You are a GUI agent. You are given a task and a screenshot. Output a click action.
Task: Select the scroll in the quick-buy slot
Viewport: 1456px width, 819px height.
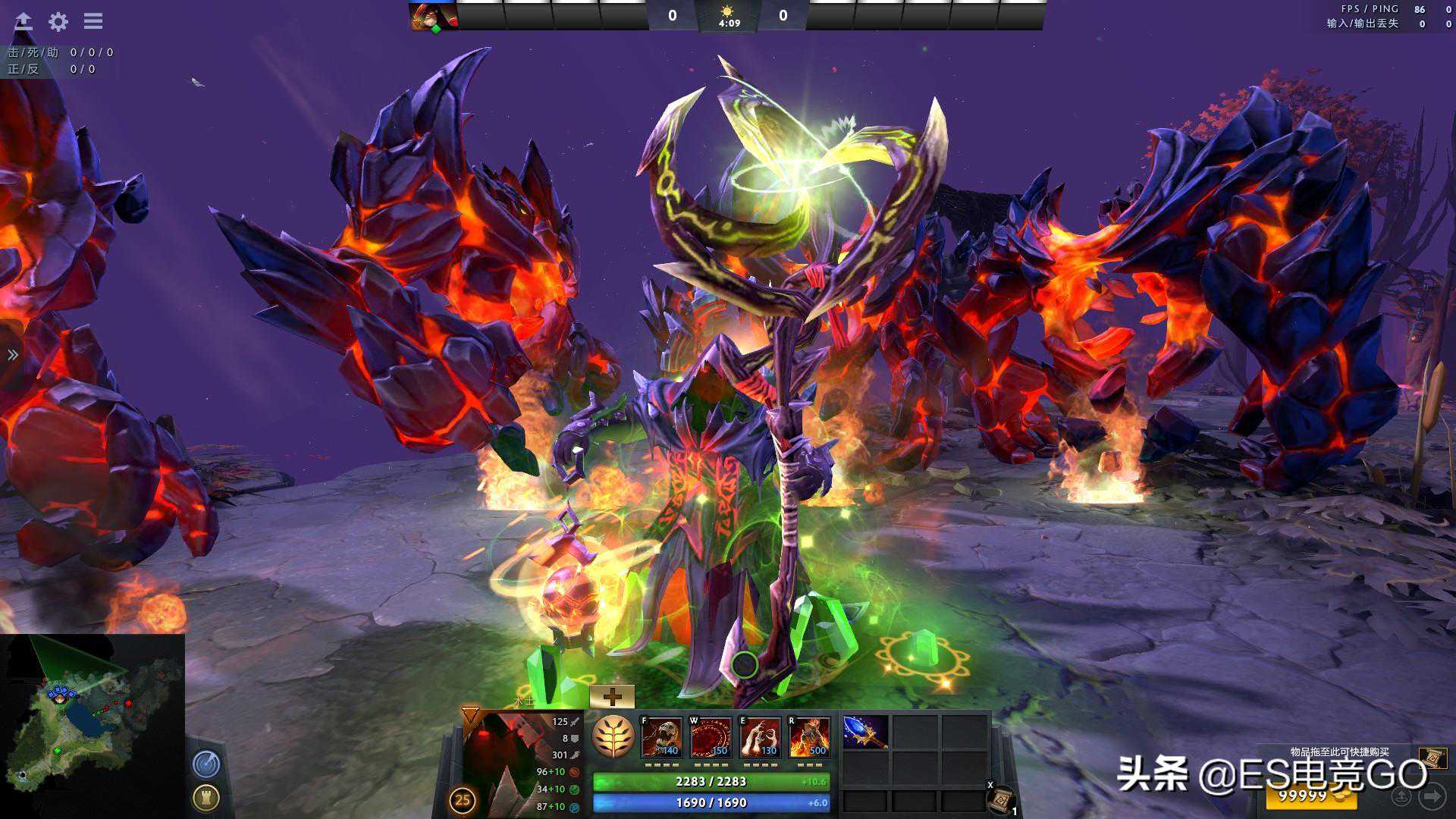pyautogui.click(x=1432, y=758)
